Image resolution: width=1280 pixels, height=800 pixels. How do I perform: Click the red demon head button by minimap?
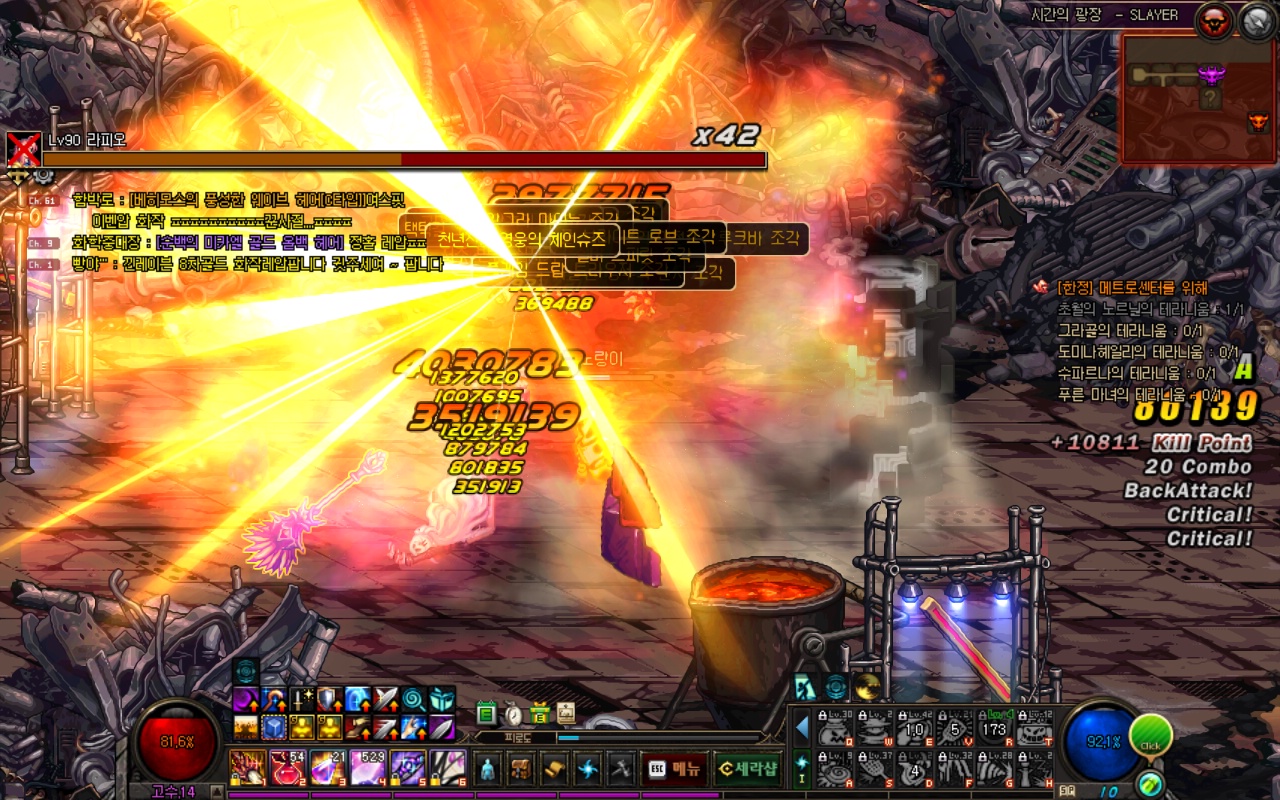click(1215, 20)
